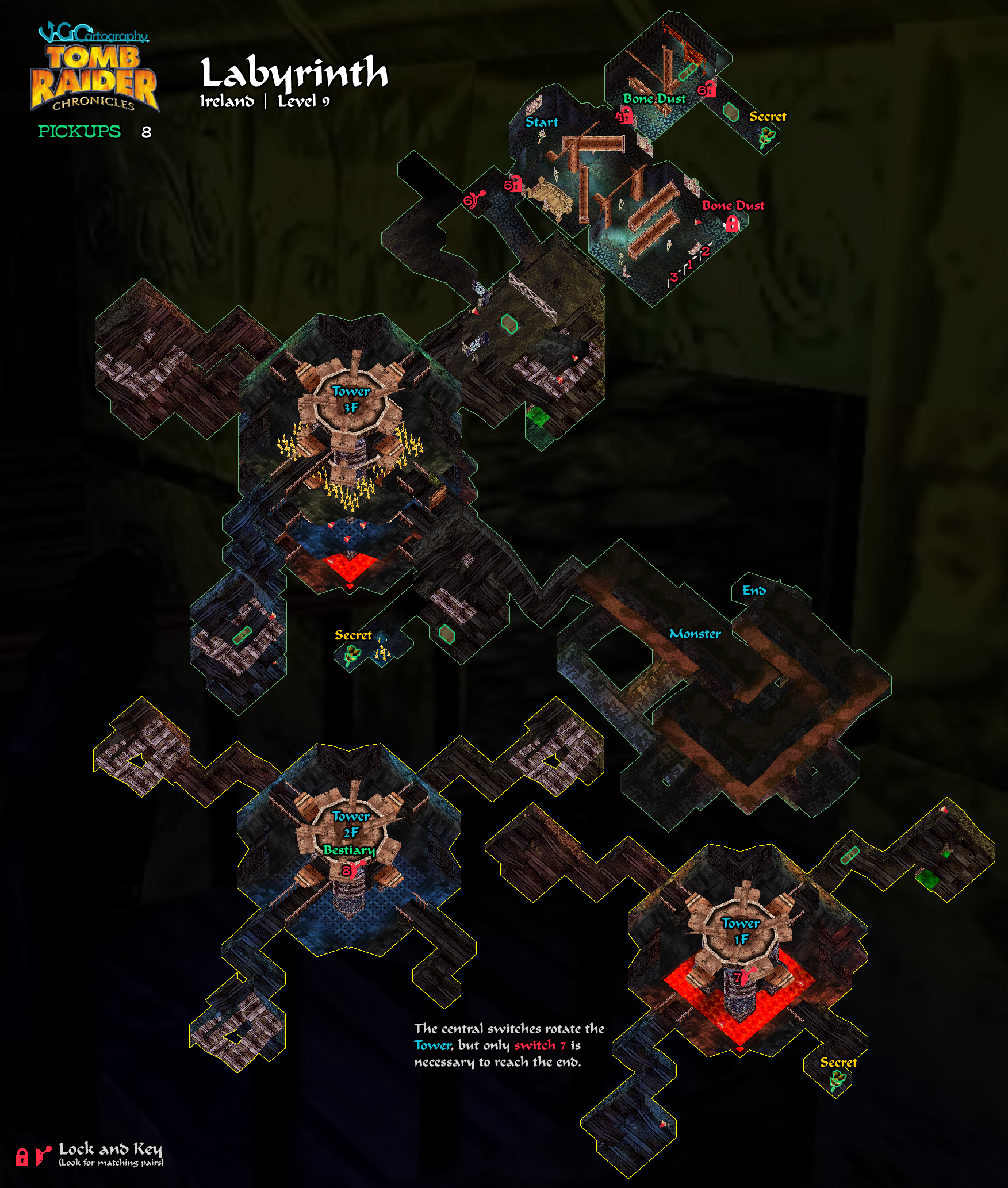Select the Tower 2F label
Viewport: 1008px width, 1188px height.
point(351,824)
